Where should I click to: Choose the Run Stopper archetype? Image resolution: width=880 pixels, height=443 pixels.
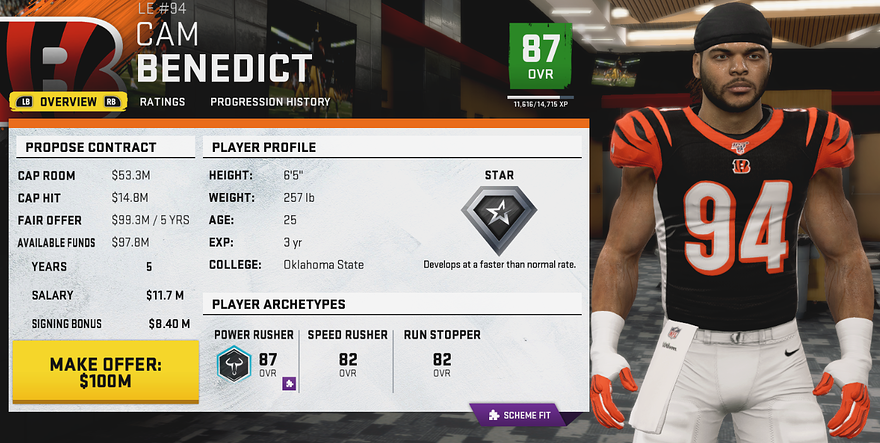click(x=442, y=354)
